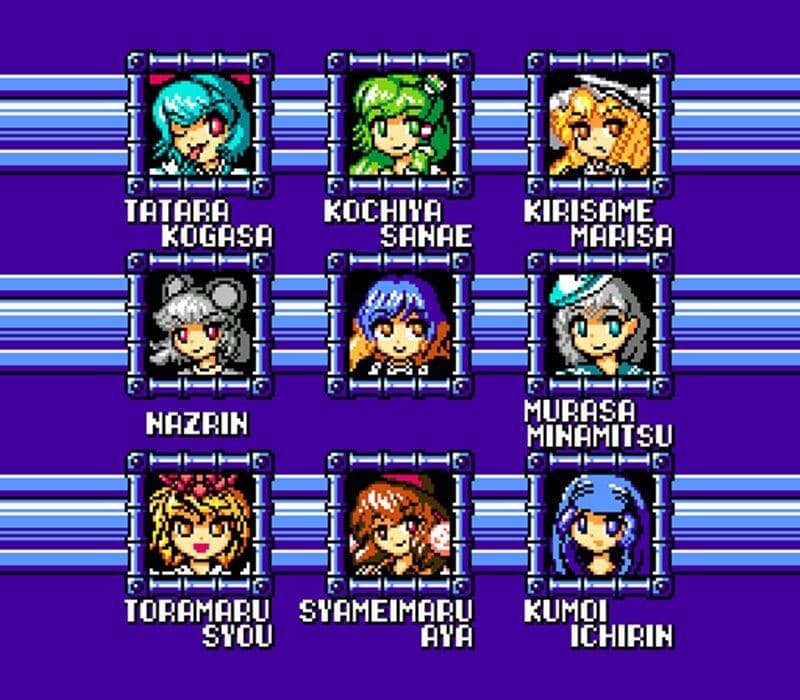This screenshot has height=700, width=800.
Task: Select the Nazrin mouse-eared portrait
Action: click(200, 324)
